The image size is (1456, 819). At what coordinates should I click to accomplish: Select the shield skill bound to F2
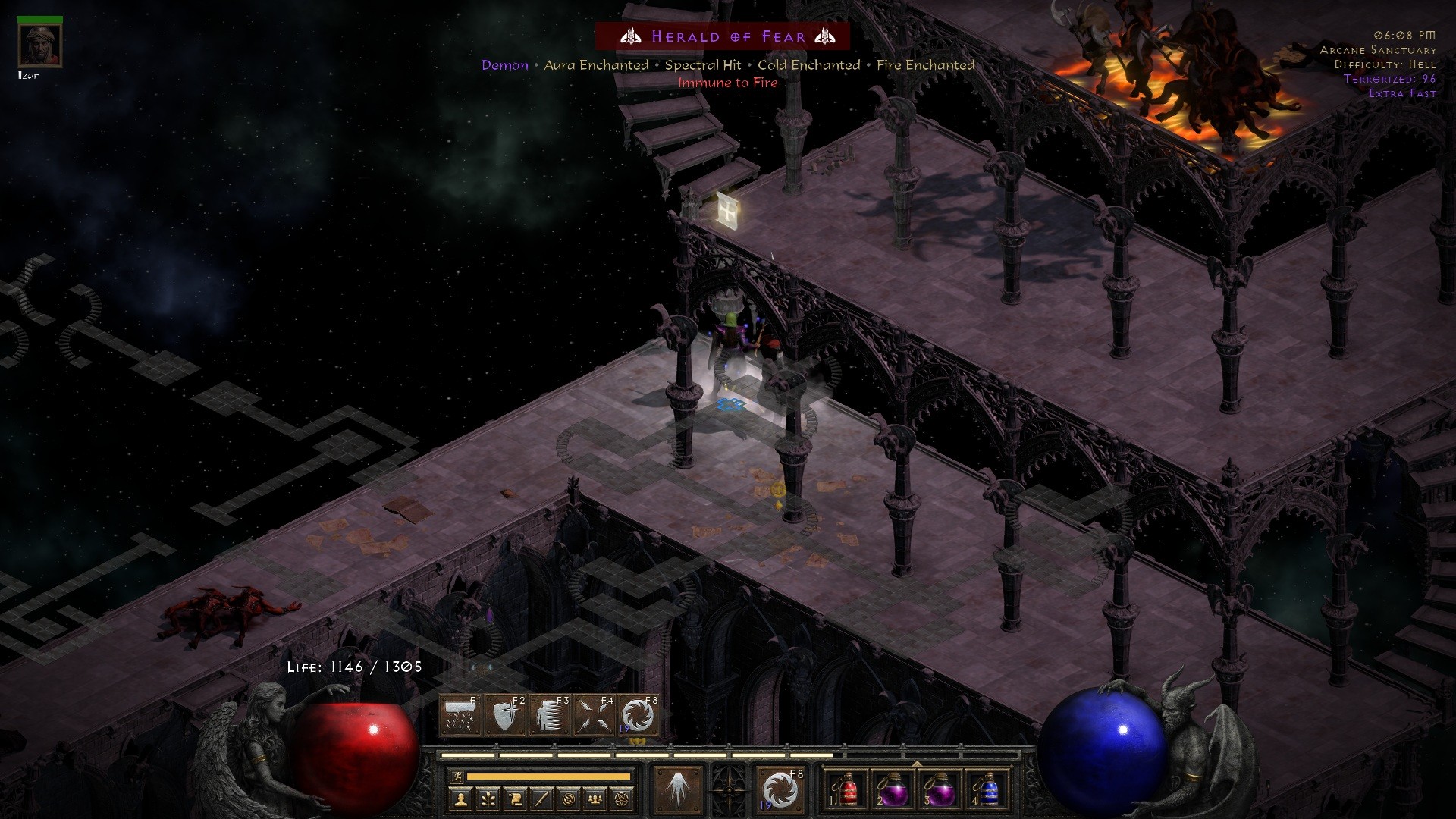point(505,714)
